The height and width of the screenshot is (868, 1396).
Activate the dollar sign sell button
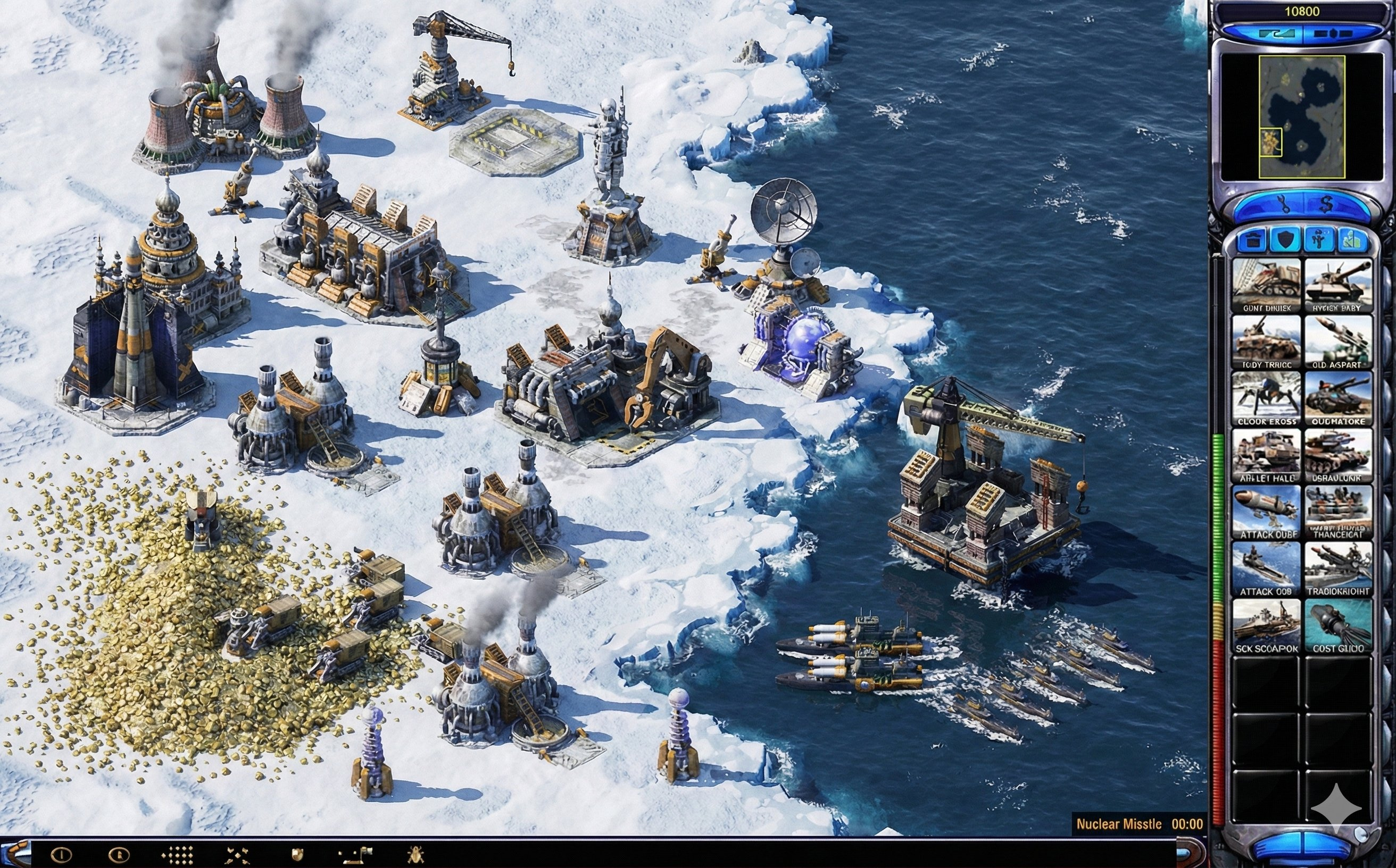pyautogui.click(x=1325, y=204)
